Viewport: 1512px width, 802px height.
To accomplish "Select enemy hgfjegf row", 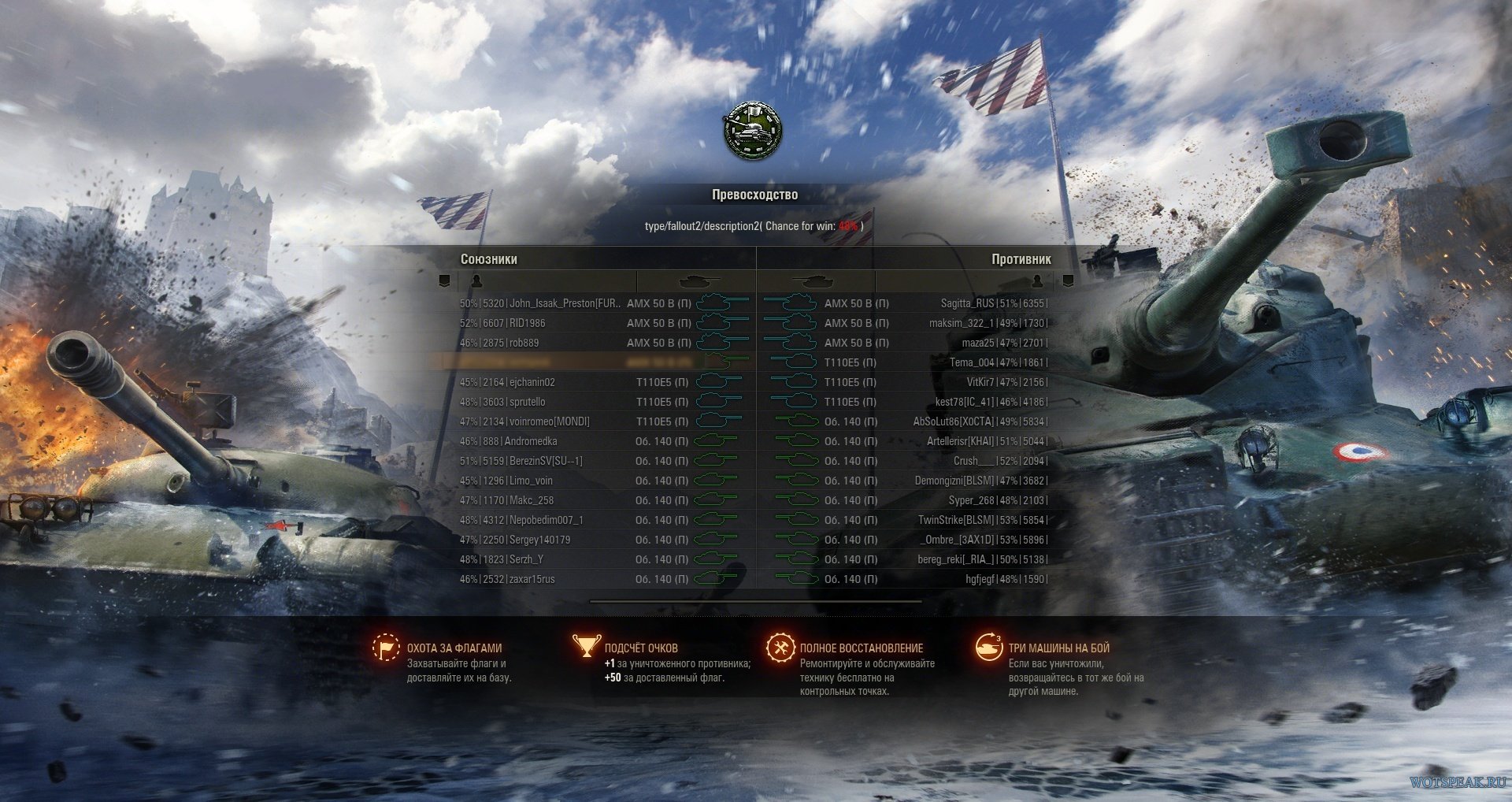I will coord(980,579).
